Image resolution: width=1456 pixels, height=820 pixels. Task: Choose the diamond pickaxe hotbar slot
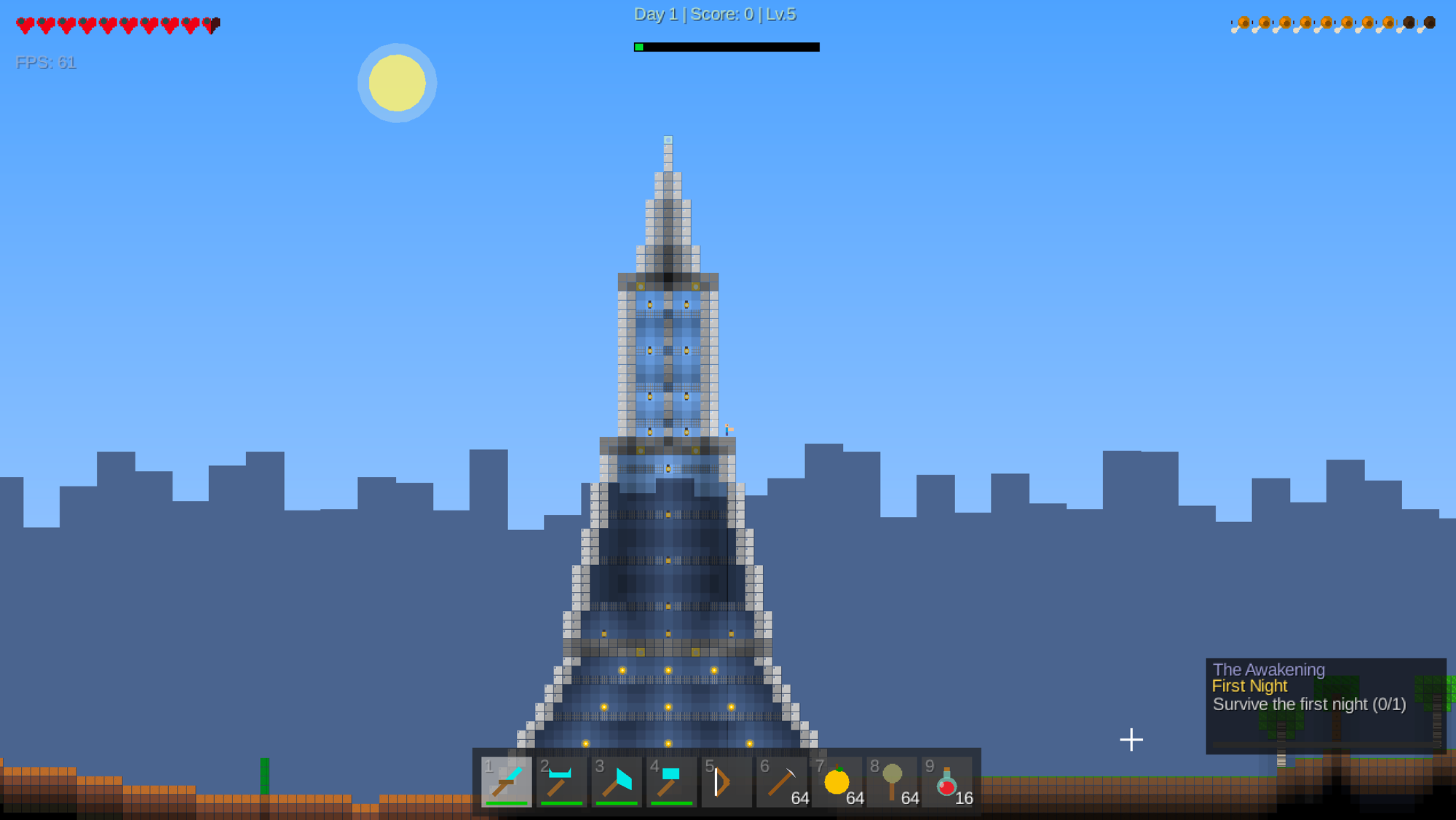(561, 781)
